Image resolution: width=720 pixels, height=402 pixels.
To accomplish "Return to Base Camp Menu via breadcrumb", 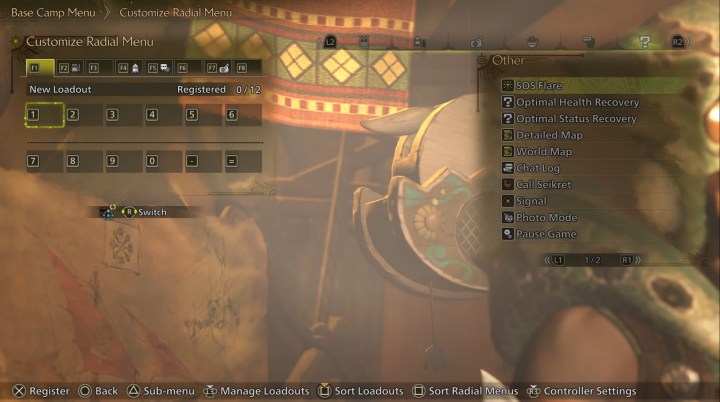I will coord(53,13).
